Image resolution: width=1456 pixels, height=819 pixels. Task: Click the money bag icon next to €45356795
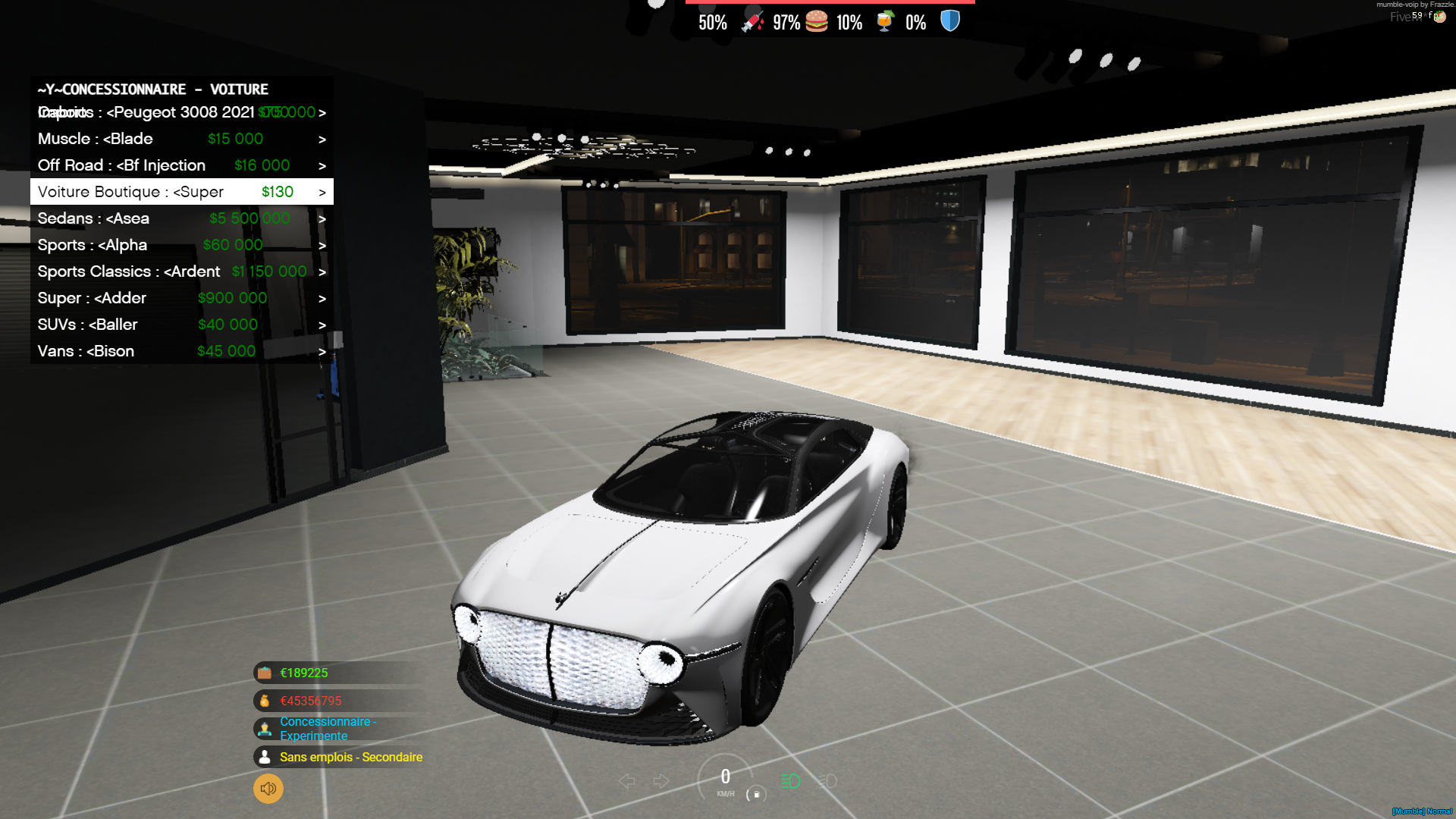[x=264, y=700]
